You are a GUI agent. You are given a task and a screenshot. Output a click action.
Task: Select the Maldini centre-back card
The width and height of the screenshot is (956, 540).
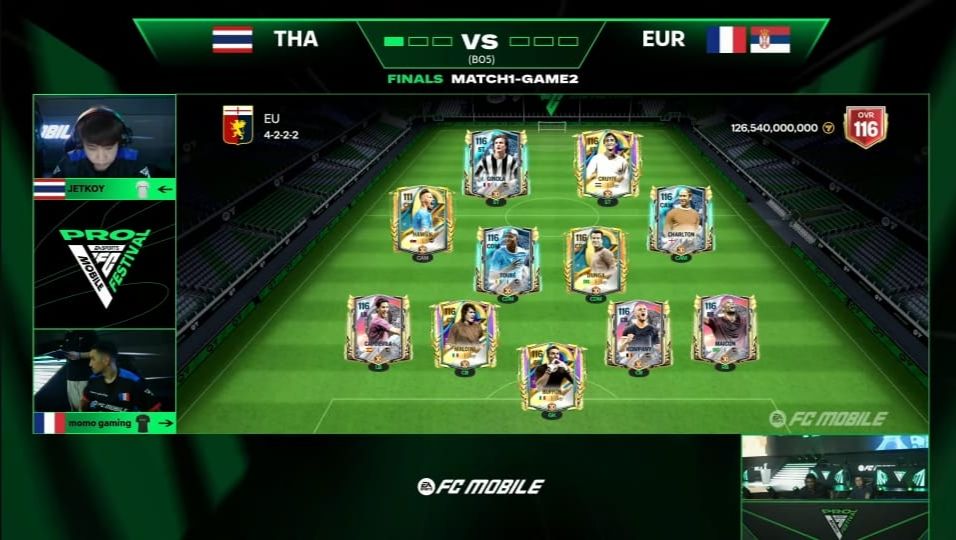[464, 333]
